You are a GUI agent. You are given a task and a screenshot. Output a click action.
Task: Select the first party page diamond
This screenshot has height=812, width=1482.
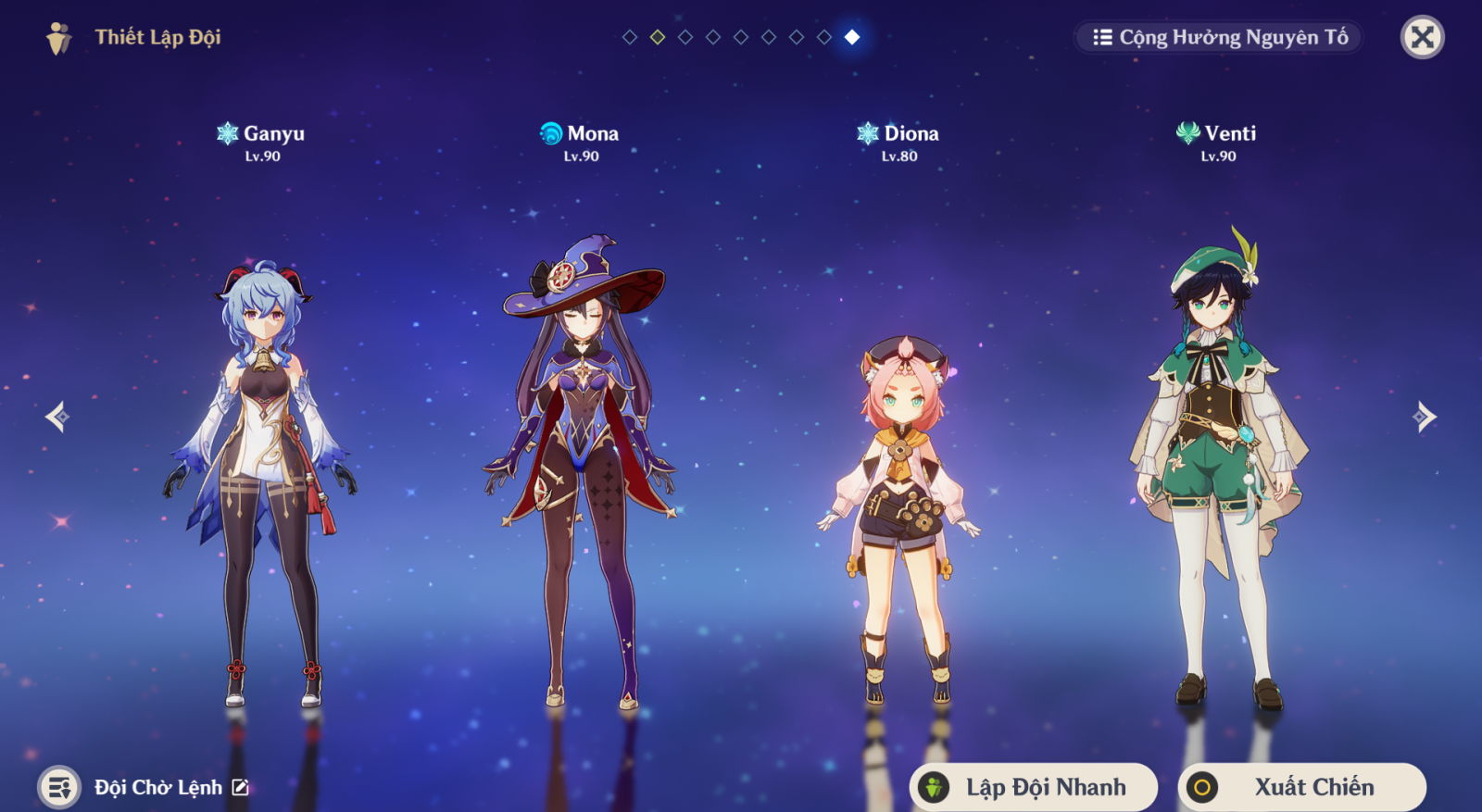(630, 37)
